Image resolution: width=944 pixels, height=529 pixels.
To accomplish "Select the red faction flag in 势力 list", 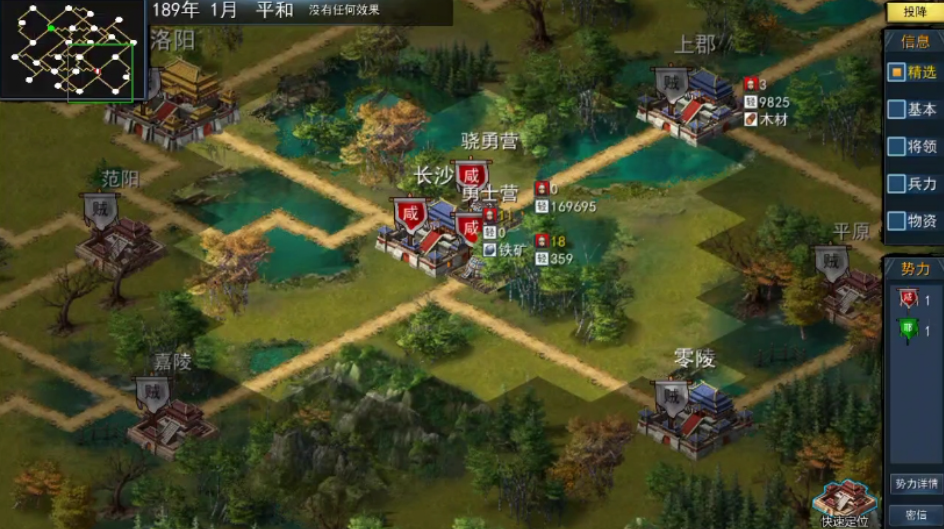I will pos(907,298).
